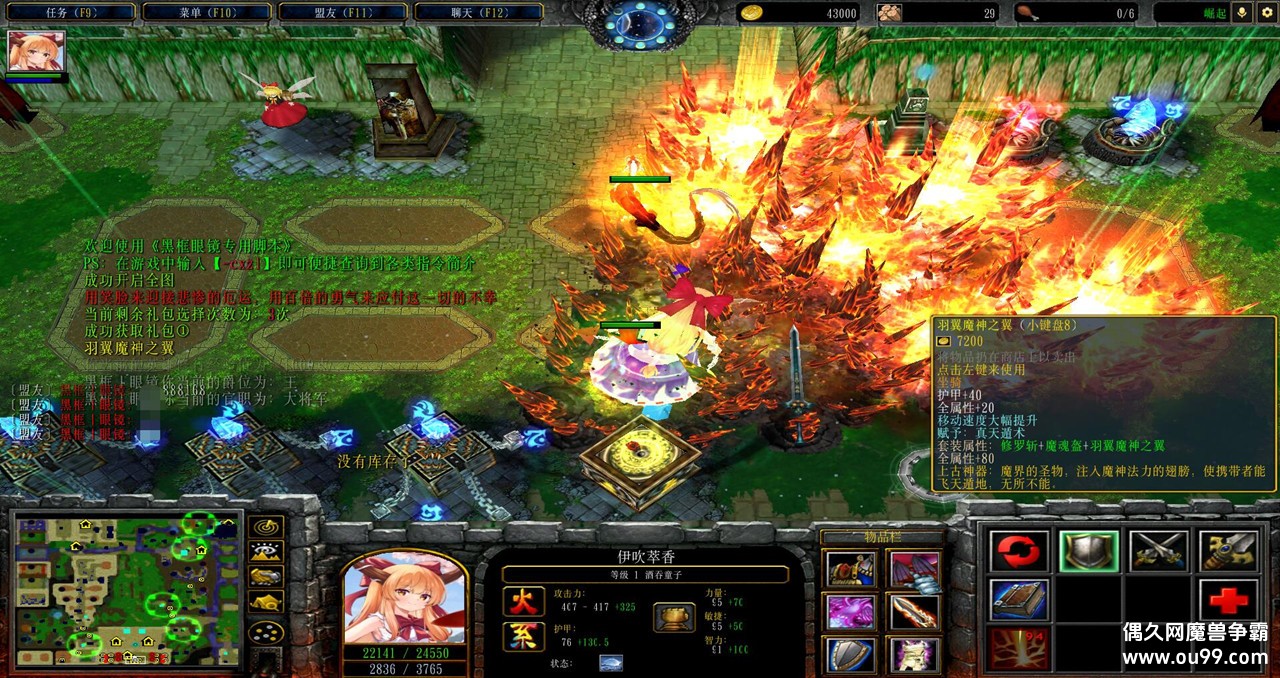Screen dimensions: 1280x678
Task: Toggle the minimap terrain display button
Action: click(265, 551)
